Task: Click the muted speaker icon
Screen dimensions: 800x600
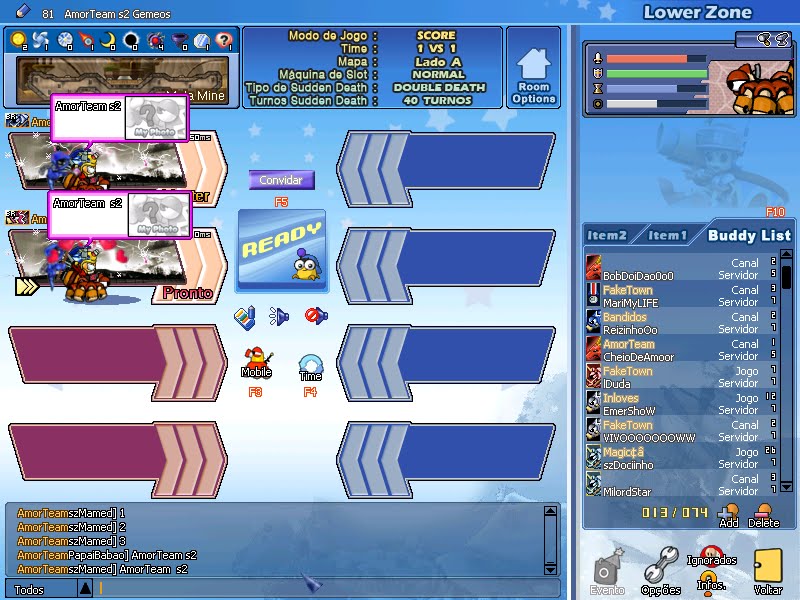Action: pyautogui.click(x=315, y=316)
